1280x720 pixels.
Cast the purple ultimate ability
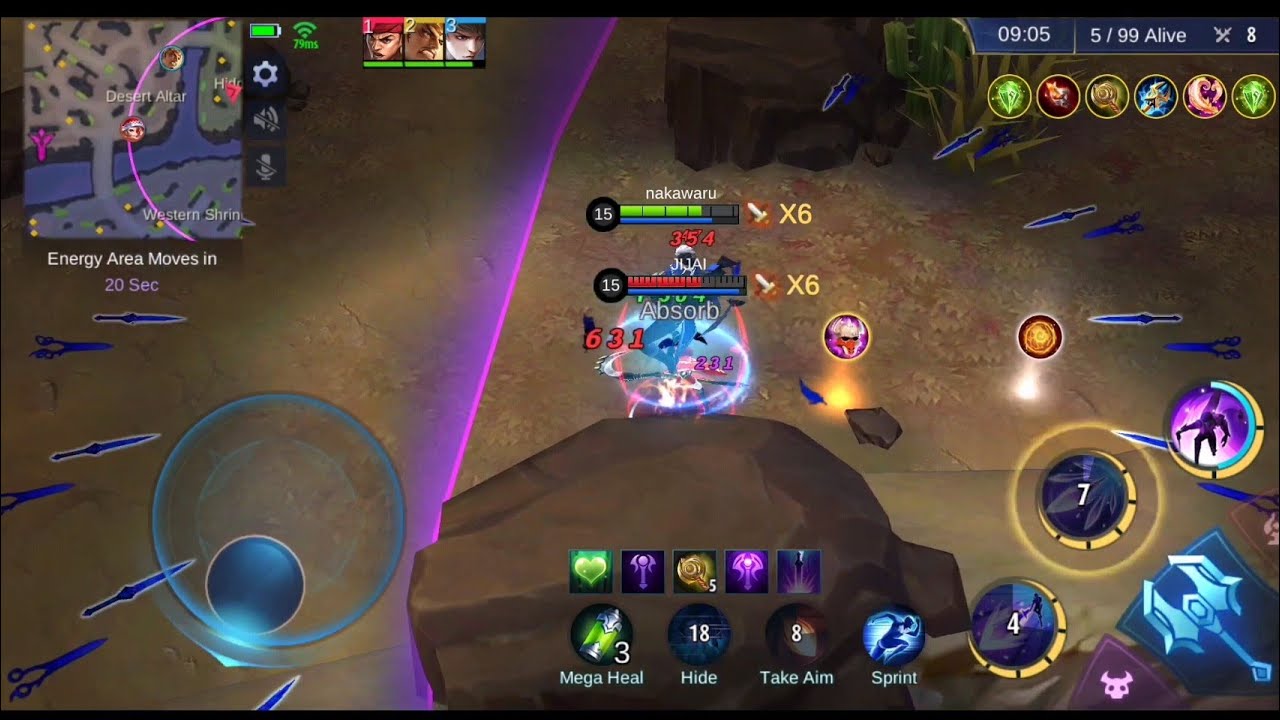(1213, 429)
